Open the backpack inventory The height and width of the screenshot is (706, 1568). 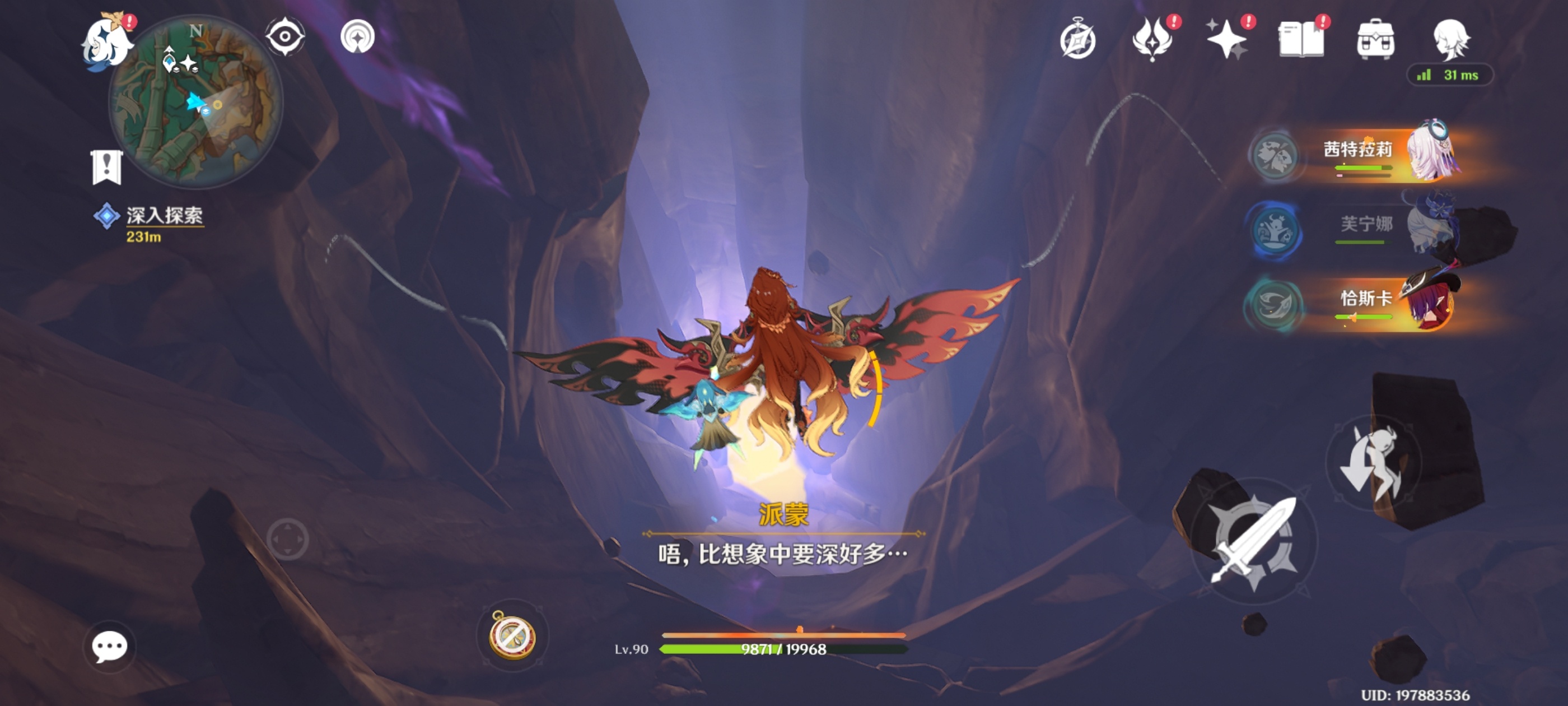click(1375, 40)
